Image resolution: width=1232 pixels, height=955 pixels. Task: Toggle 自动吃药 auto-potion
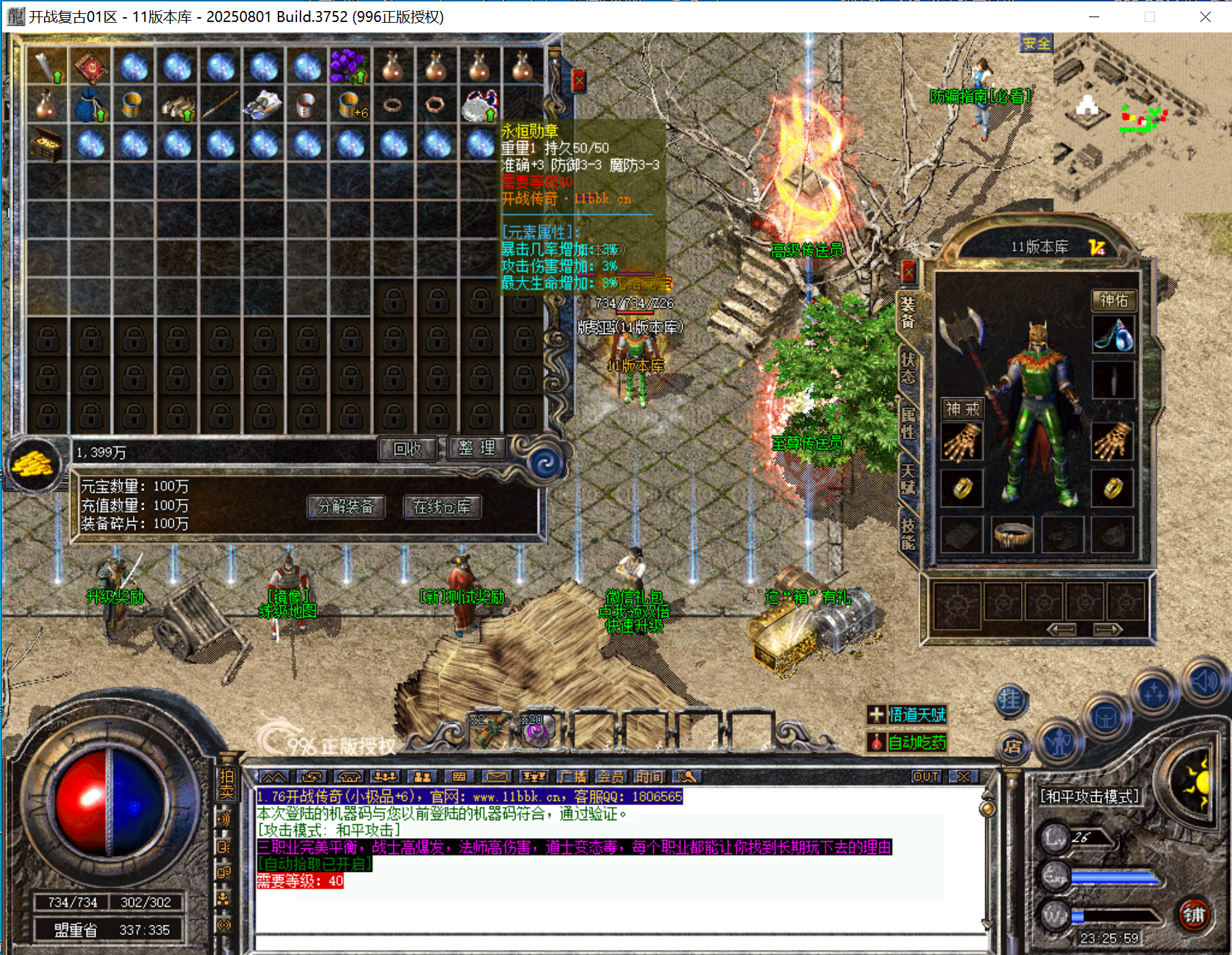(x=907, y=743)
